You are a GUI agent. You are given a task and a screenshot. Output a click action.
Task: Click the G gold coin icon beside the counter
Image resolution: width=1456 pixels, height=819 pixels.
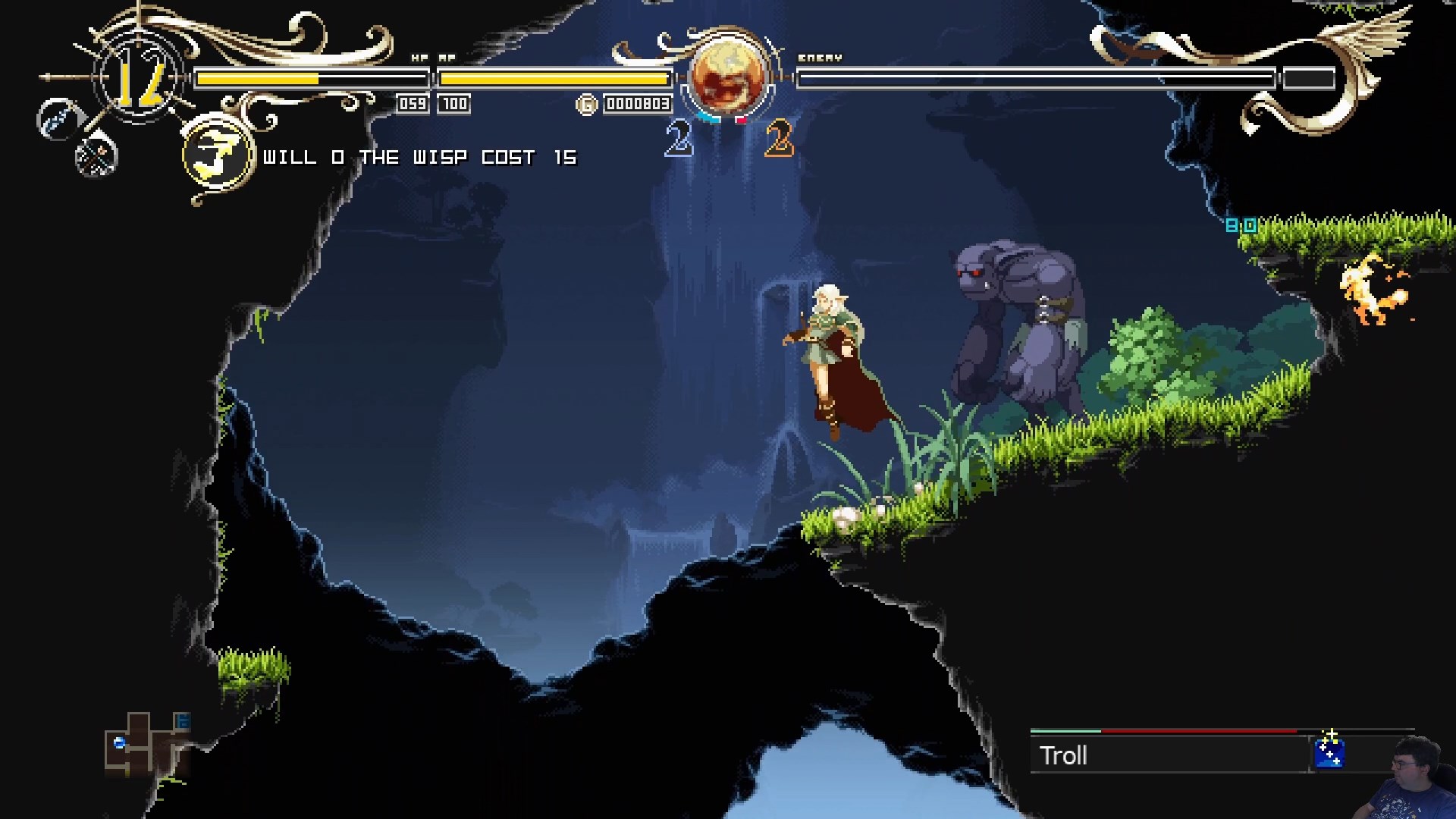click(585, 104)
